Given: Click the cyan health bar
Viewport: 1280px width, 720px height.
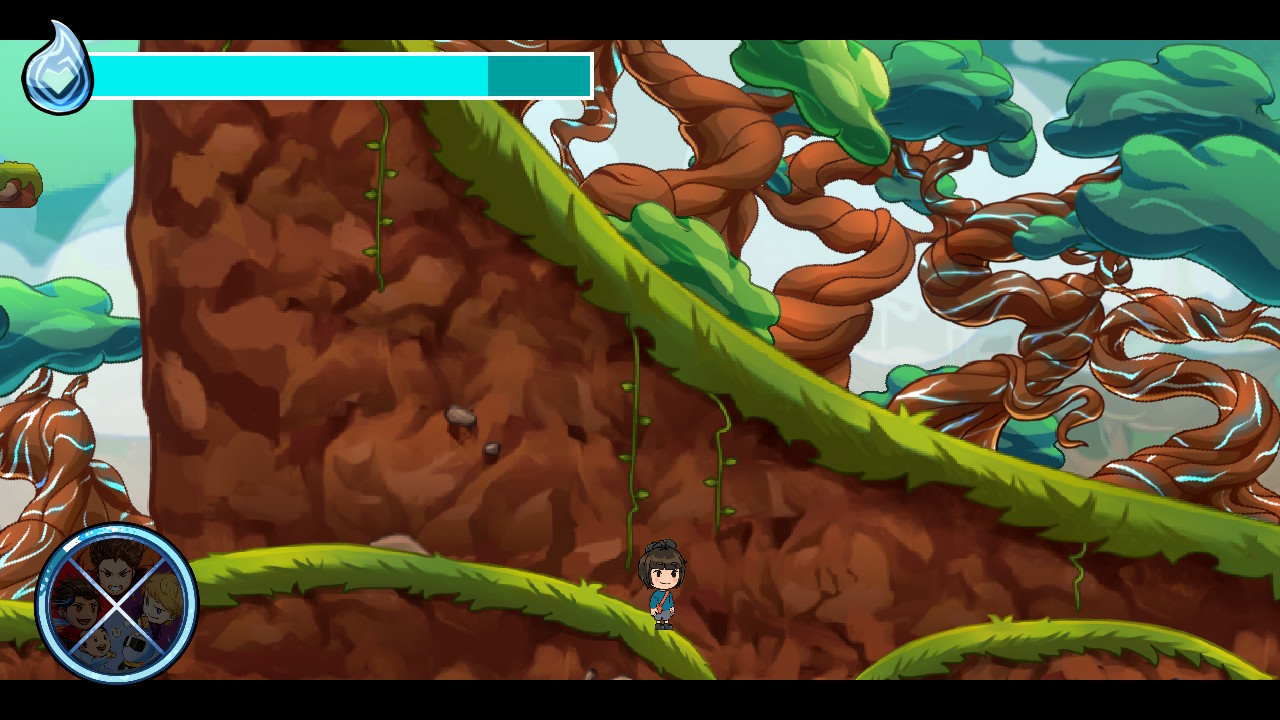Looking at the screenshot, I should pyautogui.click(x=290, y=73).
